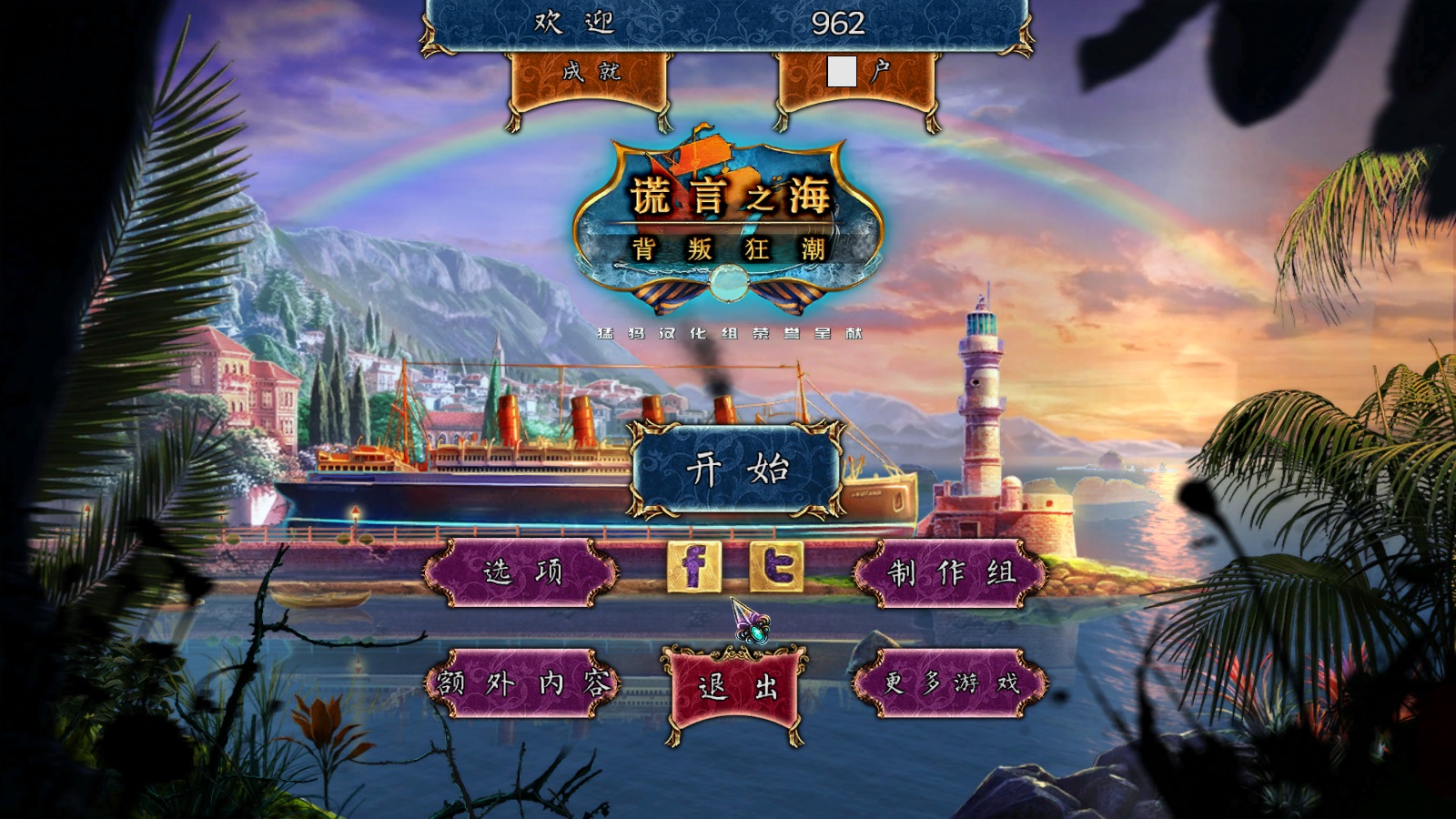
Task: Open the 选项 options menu
Action: (521, 572)
